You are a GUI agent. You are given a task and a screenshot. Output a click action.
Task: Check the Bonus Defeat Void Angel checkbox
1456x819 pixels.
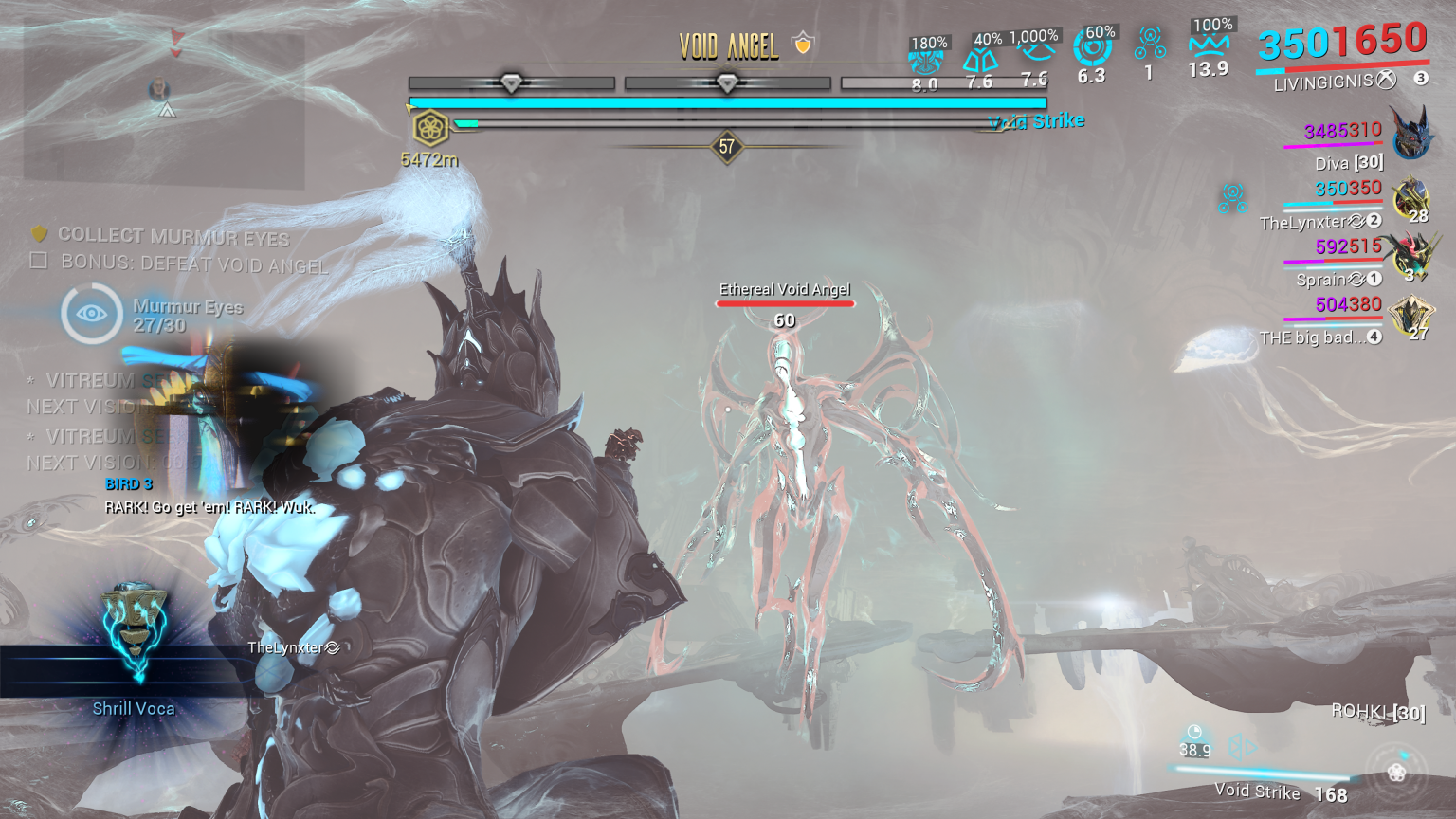pyautogui.click(x=38, y=260)
